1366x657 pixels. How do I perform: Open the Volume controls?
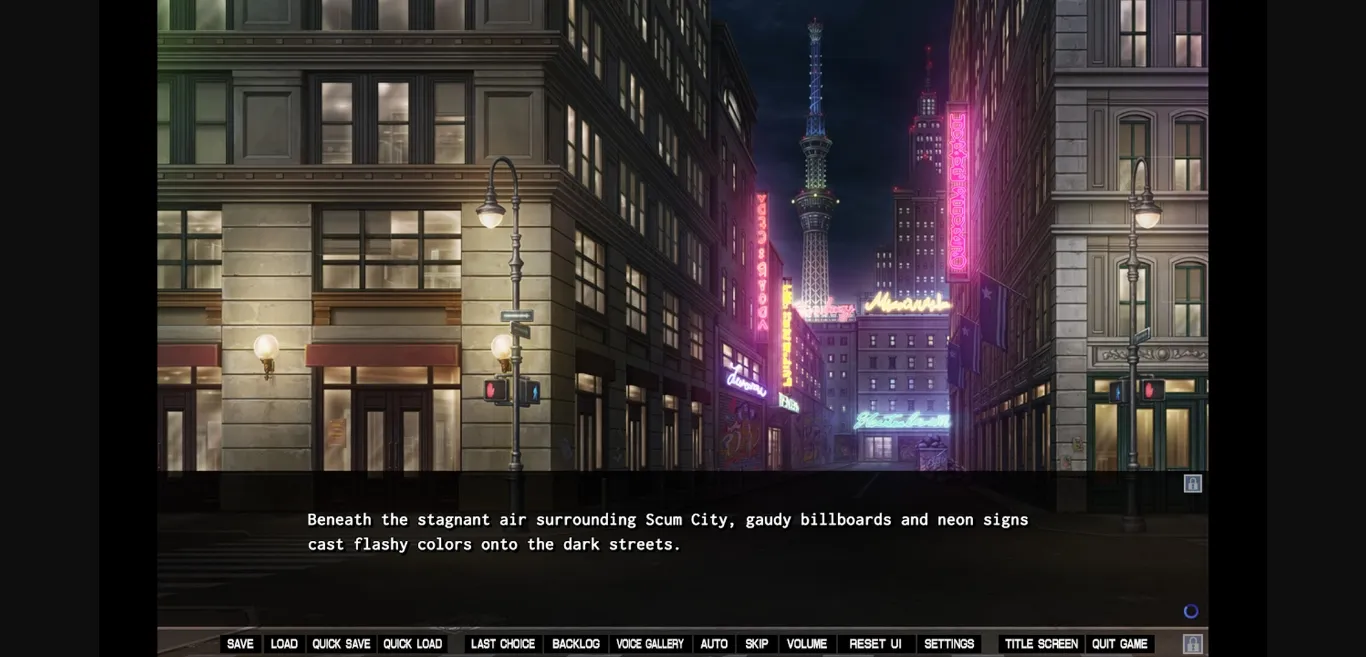click(807, 644)
